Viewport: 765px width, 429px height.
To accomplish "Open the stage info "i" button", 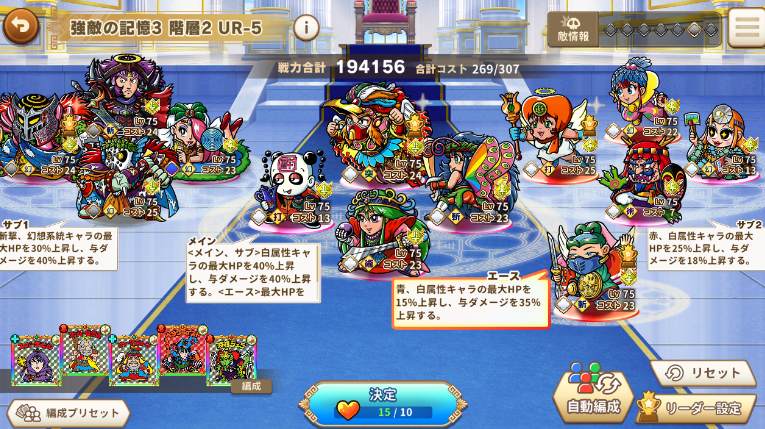I will (x=306, y=27).
